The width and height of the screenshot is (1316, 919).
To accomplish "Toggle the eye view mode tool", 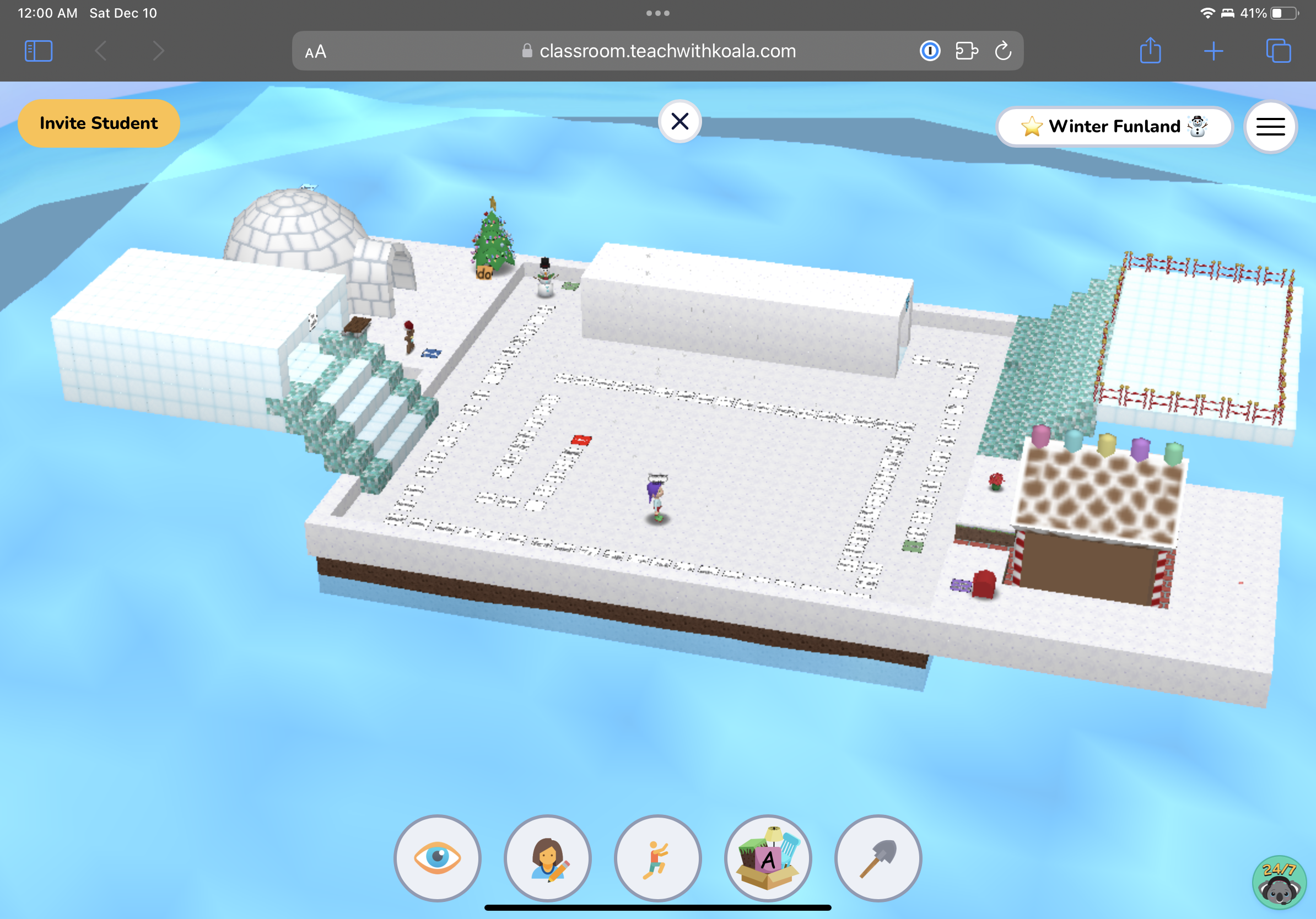I will 438,858.
